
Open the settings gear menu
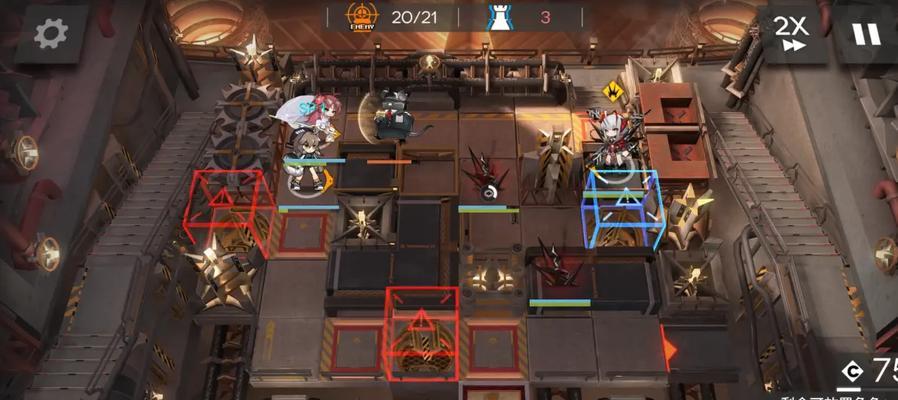pyautogui.click(x=50, y=33)
